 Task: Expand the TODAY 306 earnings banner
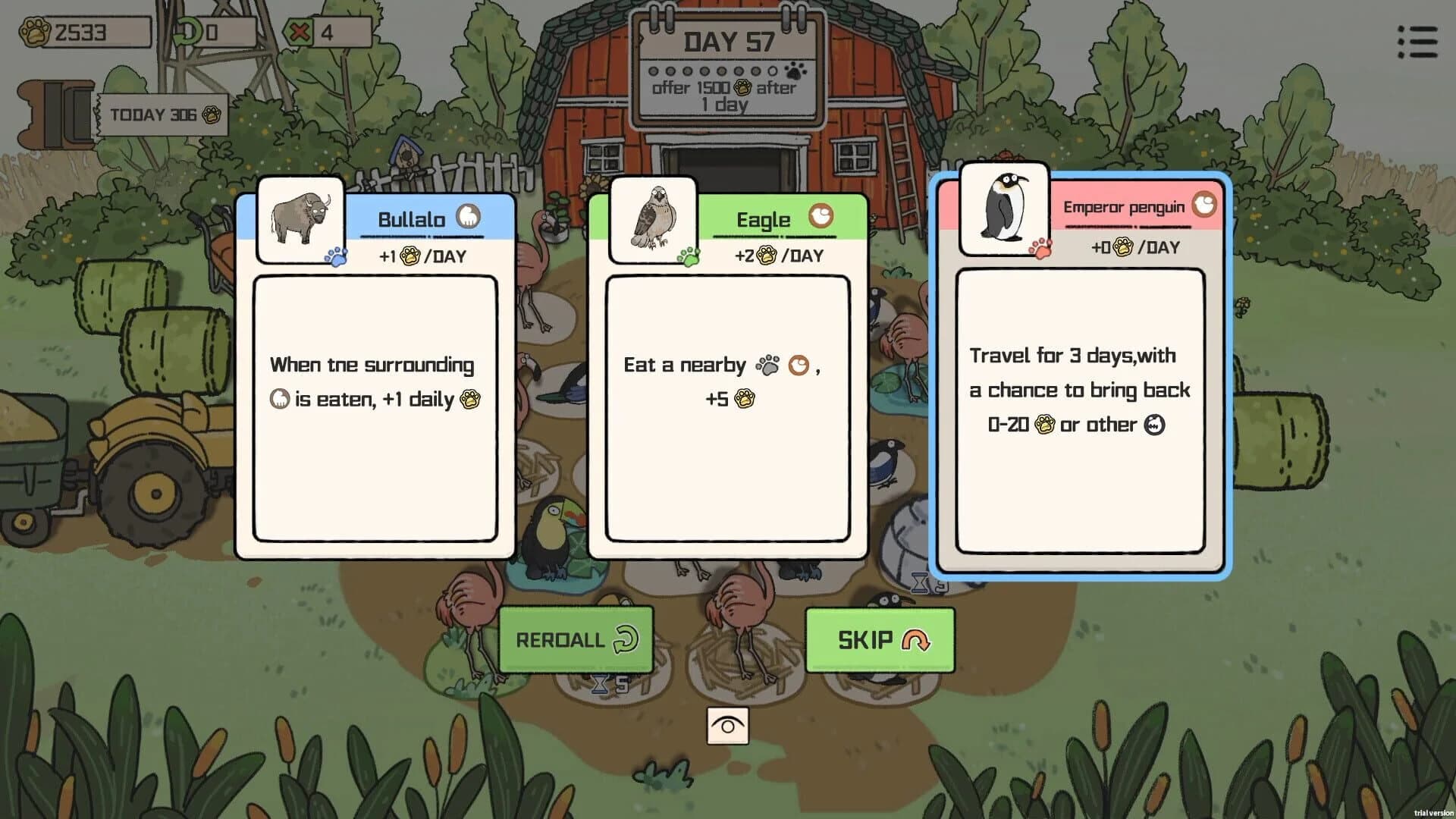pos(159,114)
